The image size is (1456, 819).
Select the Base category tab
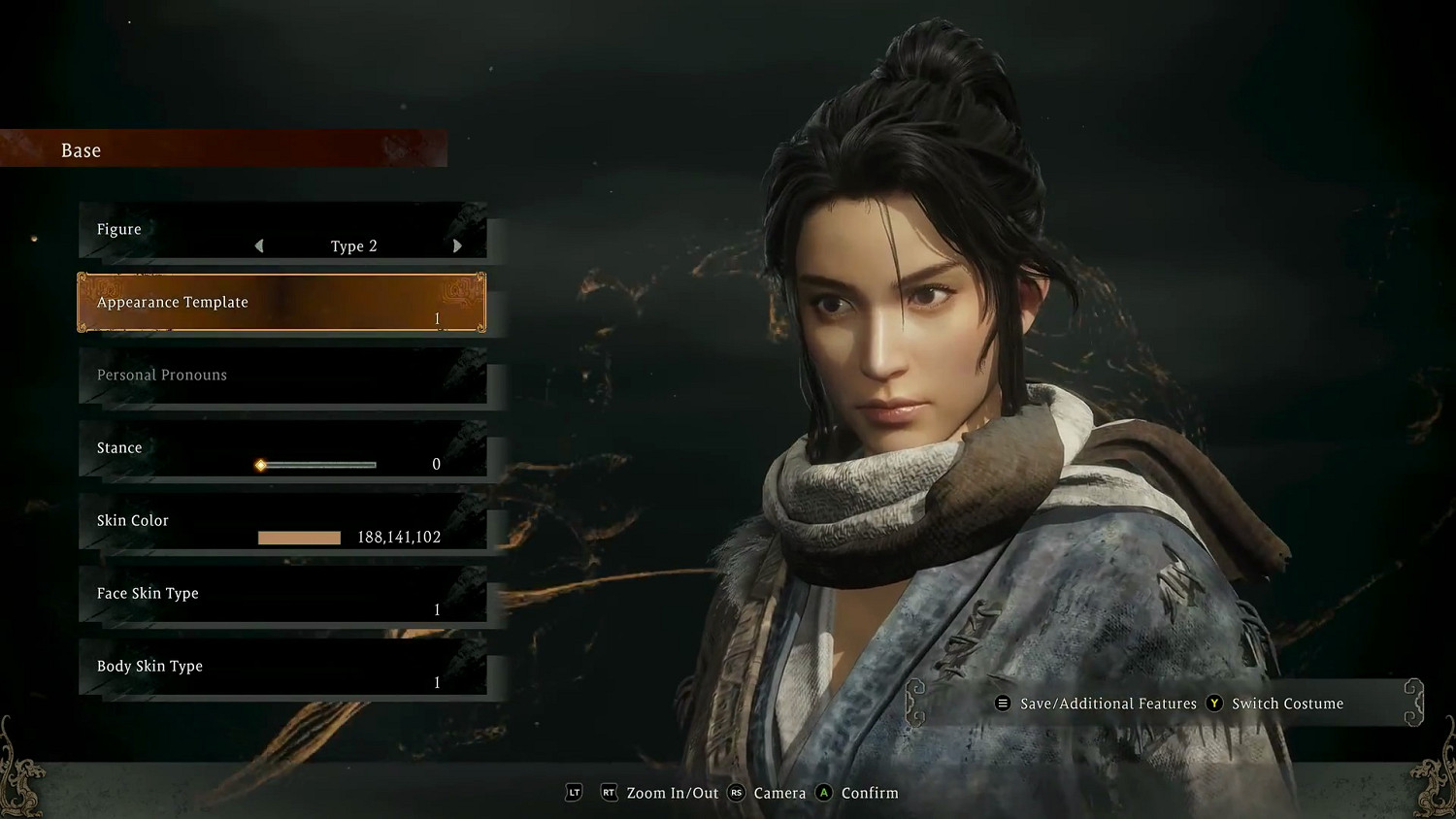[80, 149]
